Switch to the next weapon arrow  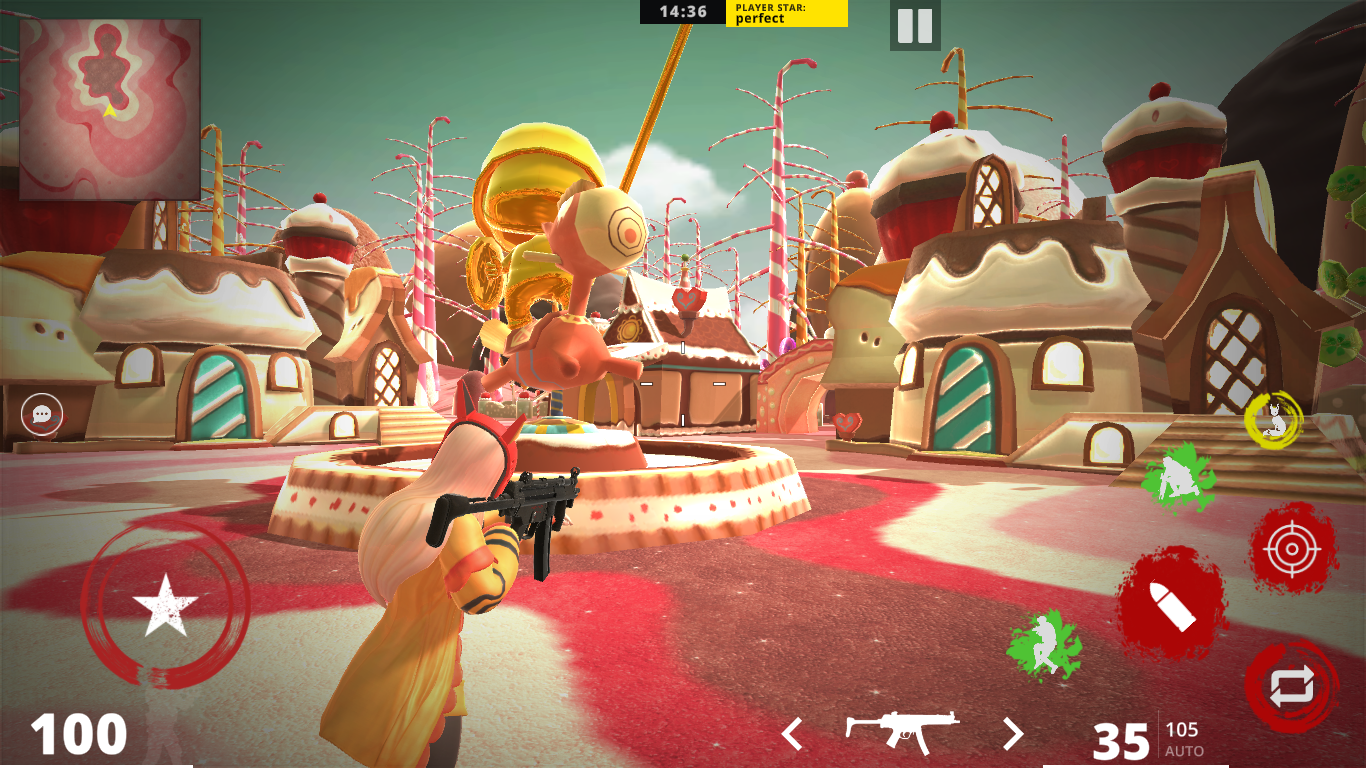click(1013, 735)
